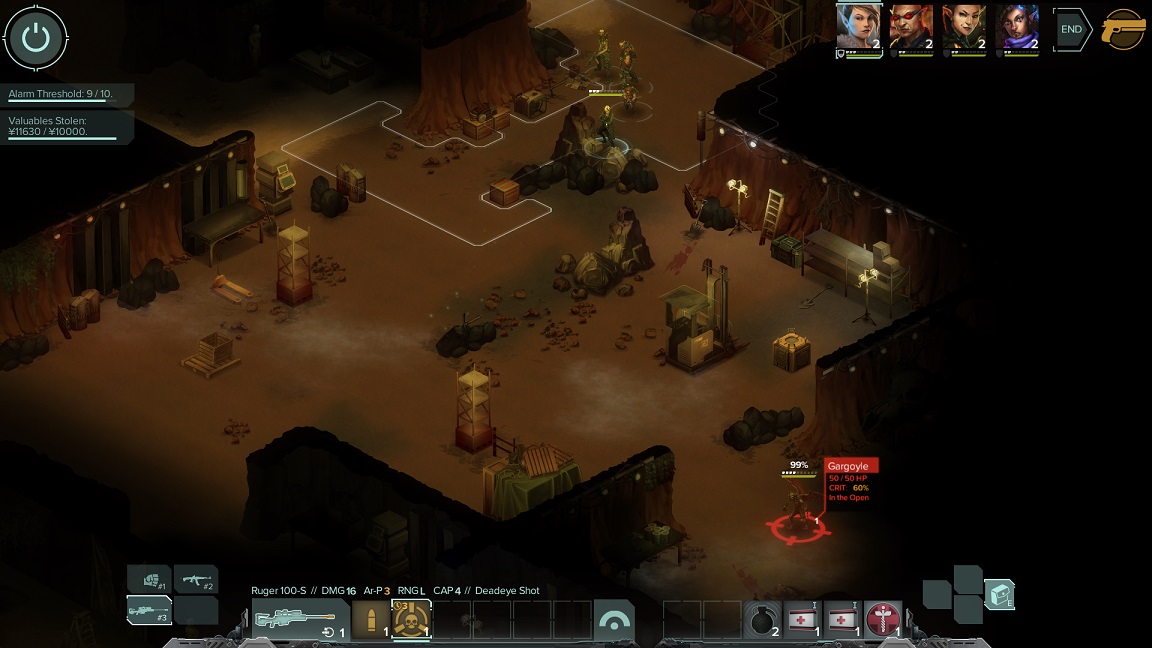Target the Gargoyle enemy label
The width and height of the screenshot is (1152, 648).
850,466
